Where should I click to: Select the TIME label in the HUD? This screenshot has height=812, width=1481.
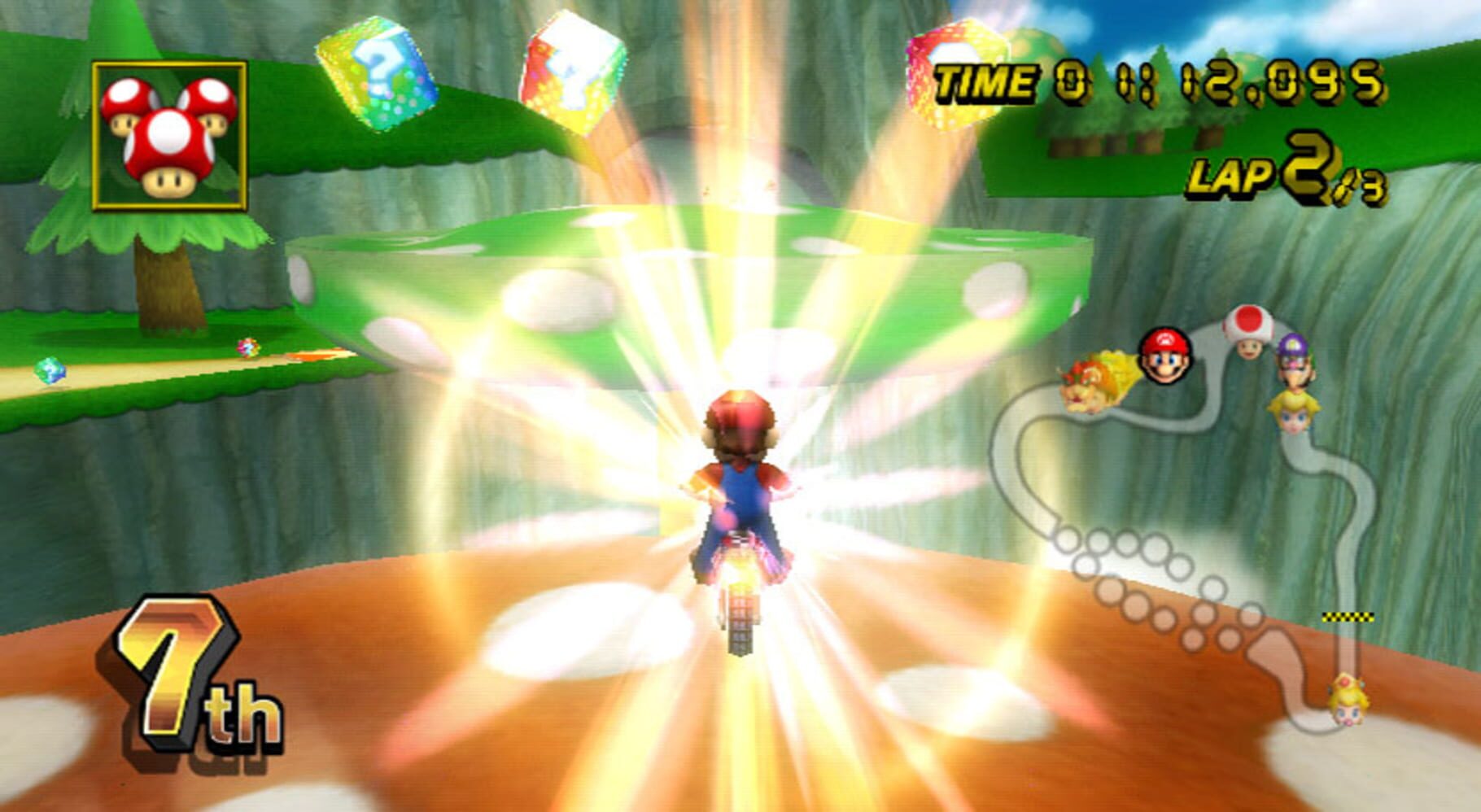(986, 81)
